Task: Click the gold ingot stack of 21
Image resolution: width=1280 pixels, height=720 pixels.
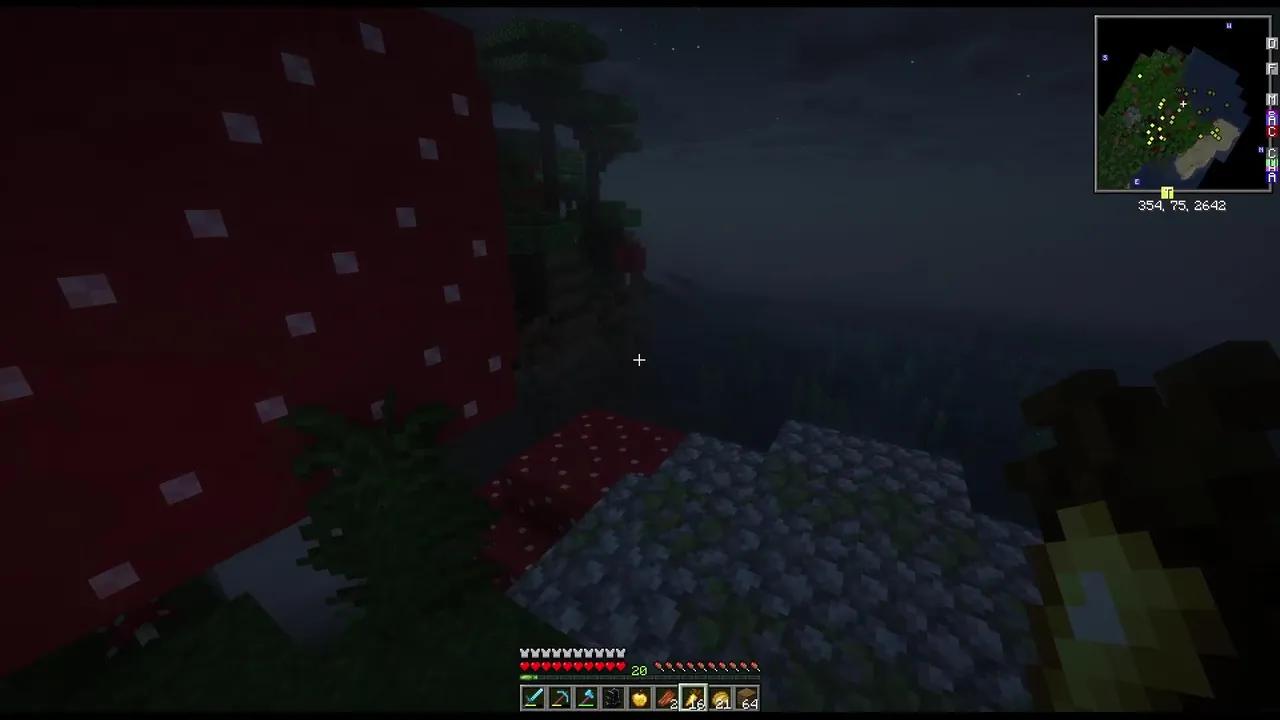Action: 721,697
